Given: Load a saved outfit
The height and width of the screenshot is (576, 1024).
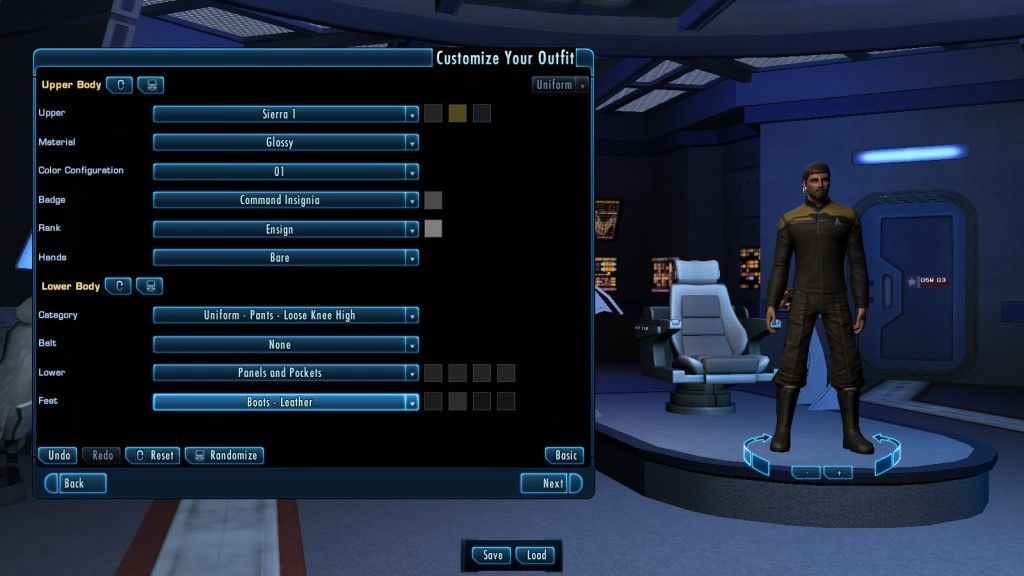Looking at the screenshot, I should tap(537, 555).
